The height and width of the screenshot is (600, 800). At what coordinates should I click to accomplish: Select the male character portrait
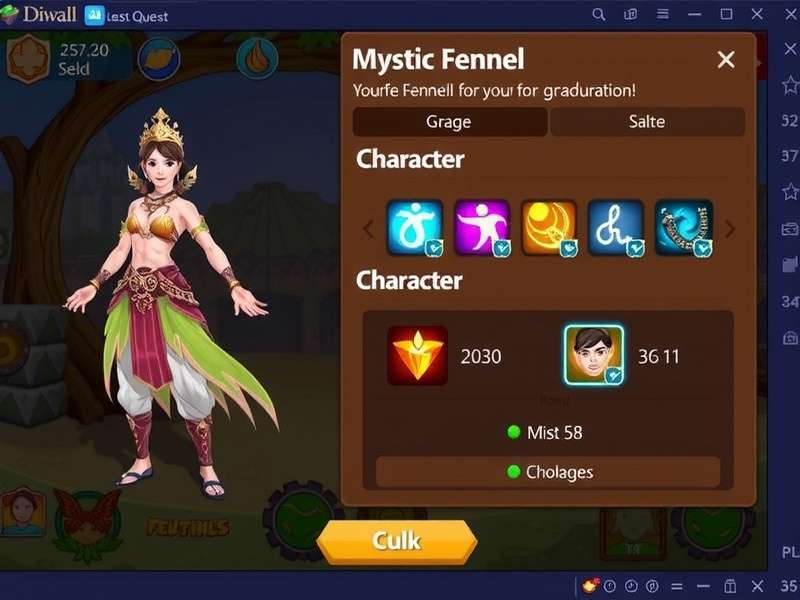pos(594,356)
